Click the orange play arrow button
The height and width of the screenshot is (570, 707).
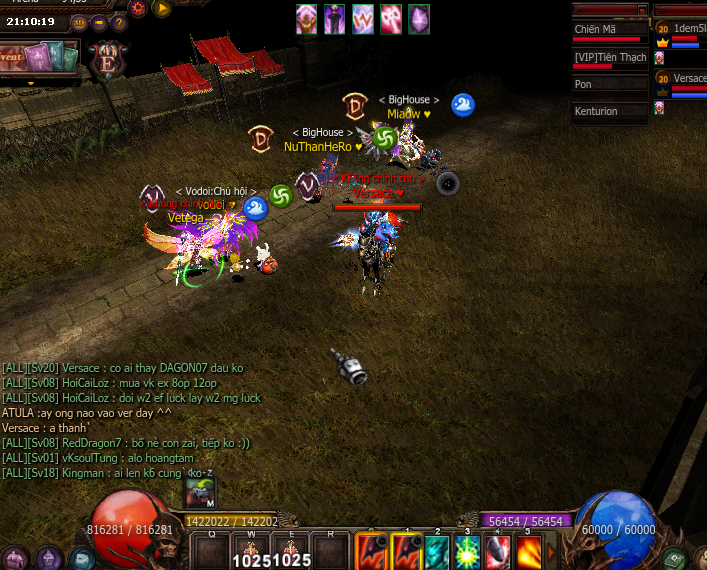click(x=162, y=9)
